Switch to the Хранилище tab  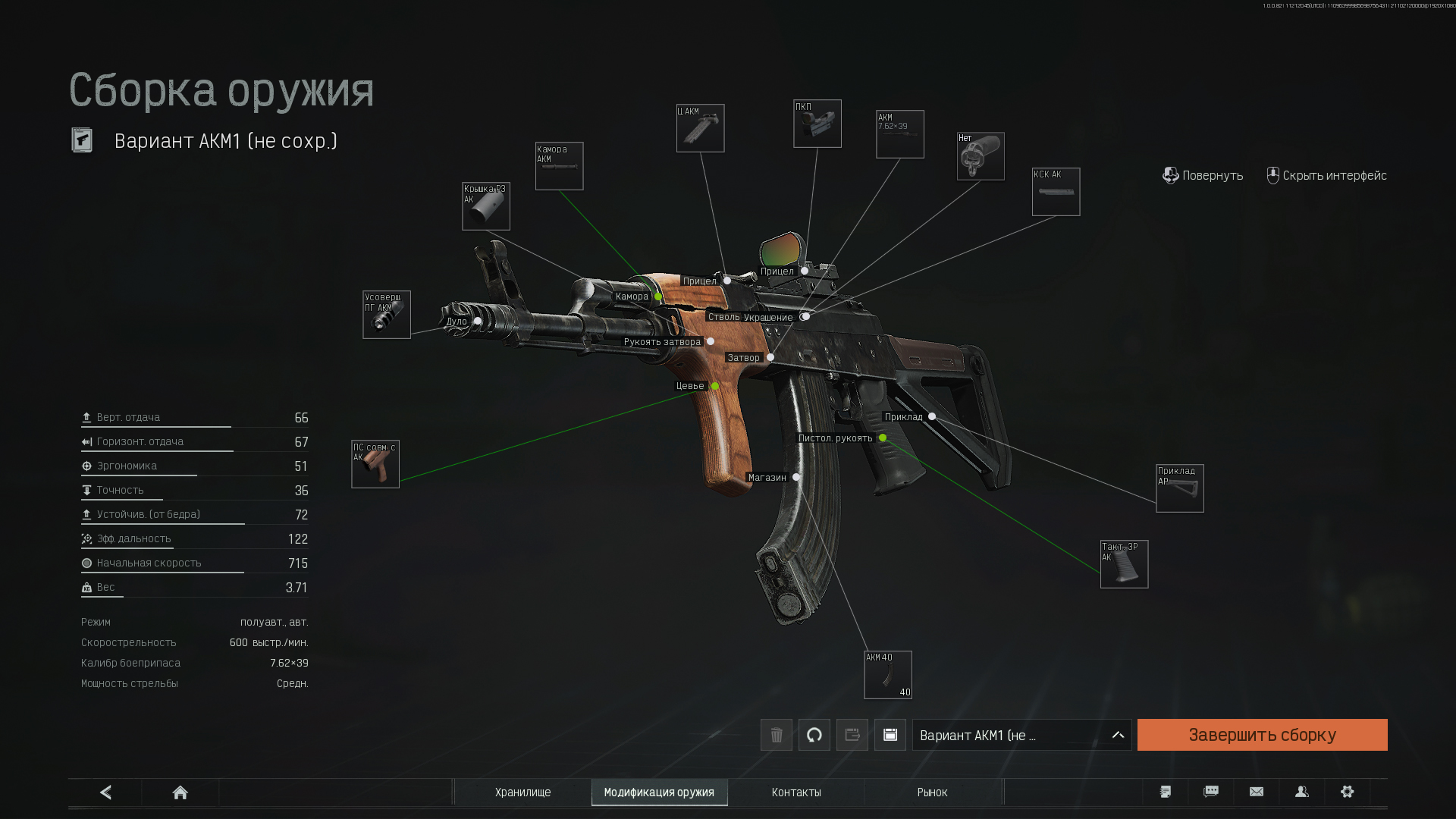point(522,792)
